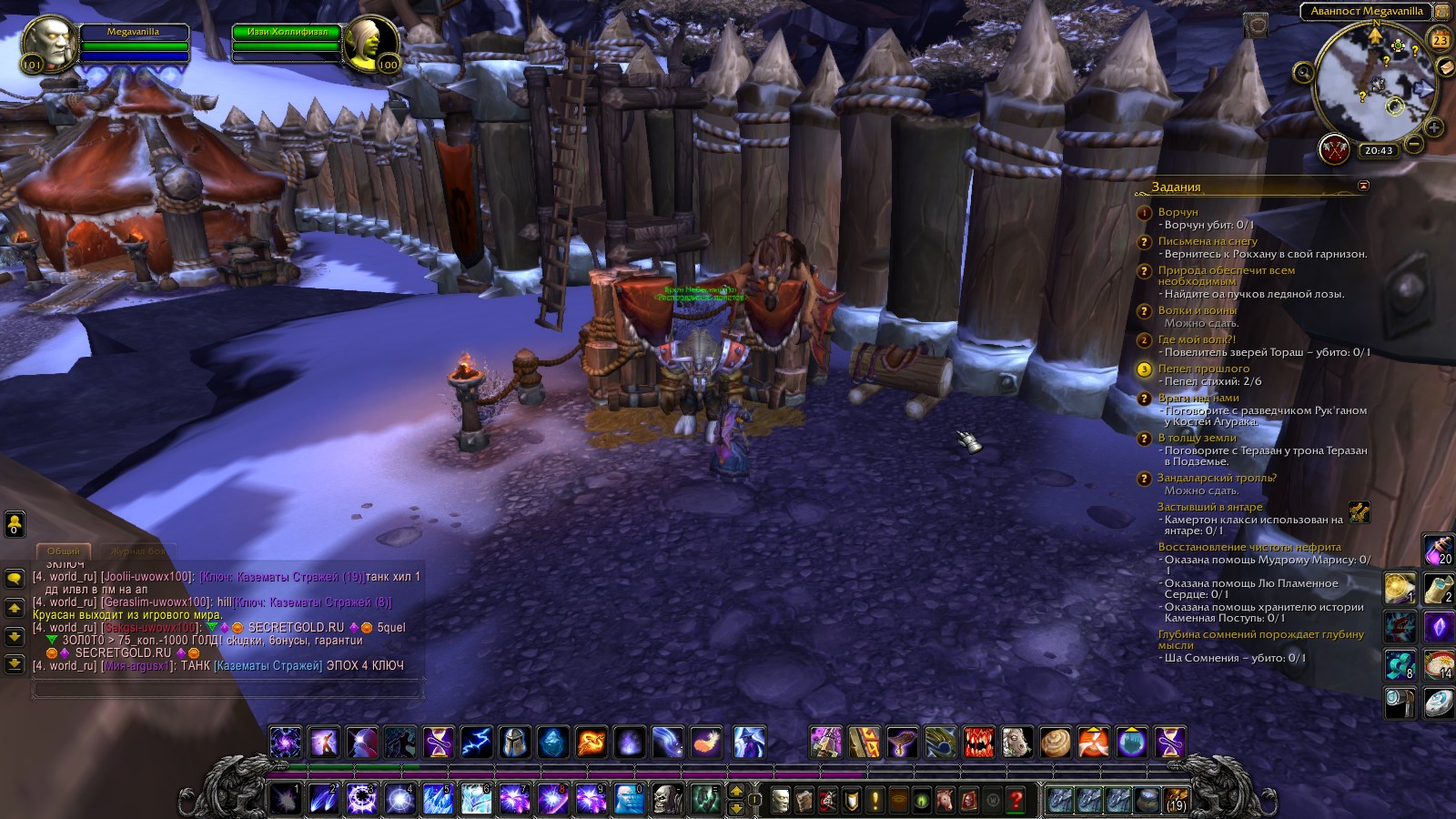The image size is (1456, 819).
Task: Open the calendar button showing 23
Action: click(1440, 40)
